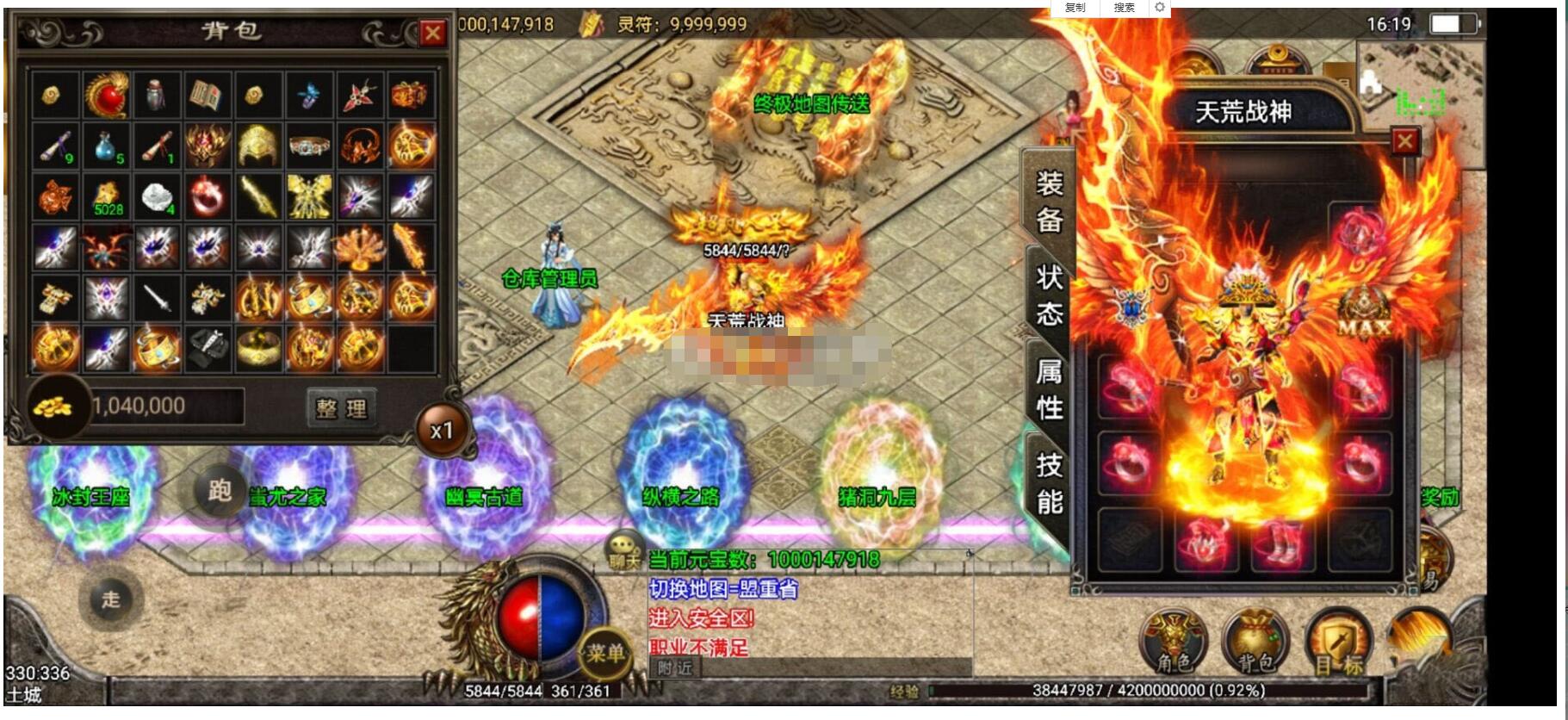Select the 技能 skills tab
1568x720 pixels.
tap(1049, 482)
